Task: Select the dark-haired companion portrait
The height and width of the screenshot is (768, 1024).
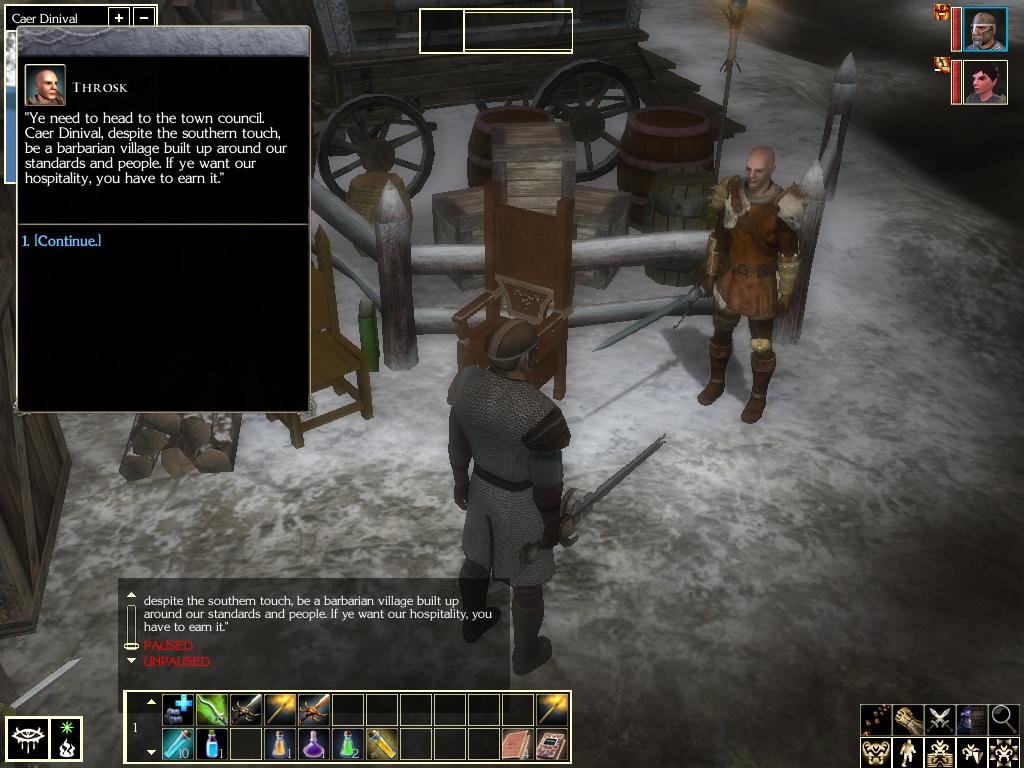Action: (985, 82)
